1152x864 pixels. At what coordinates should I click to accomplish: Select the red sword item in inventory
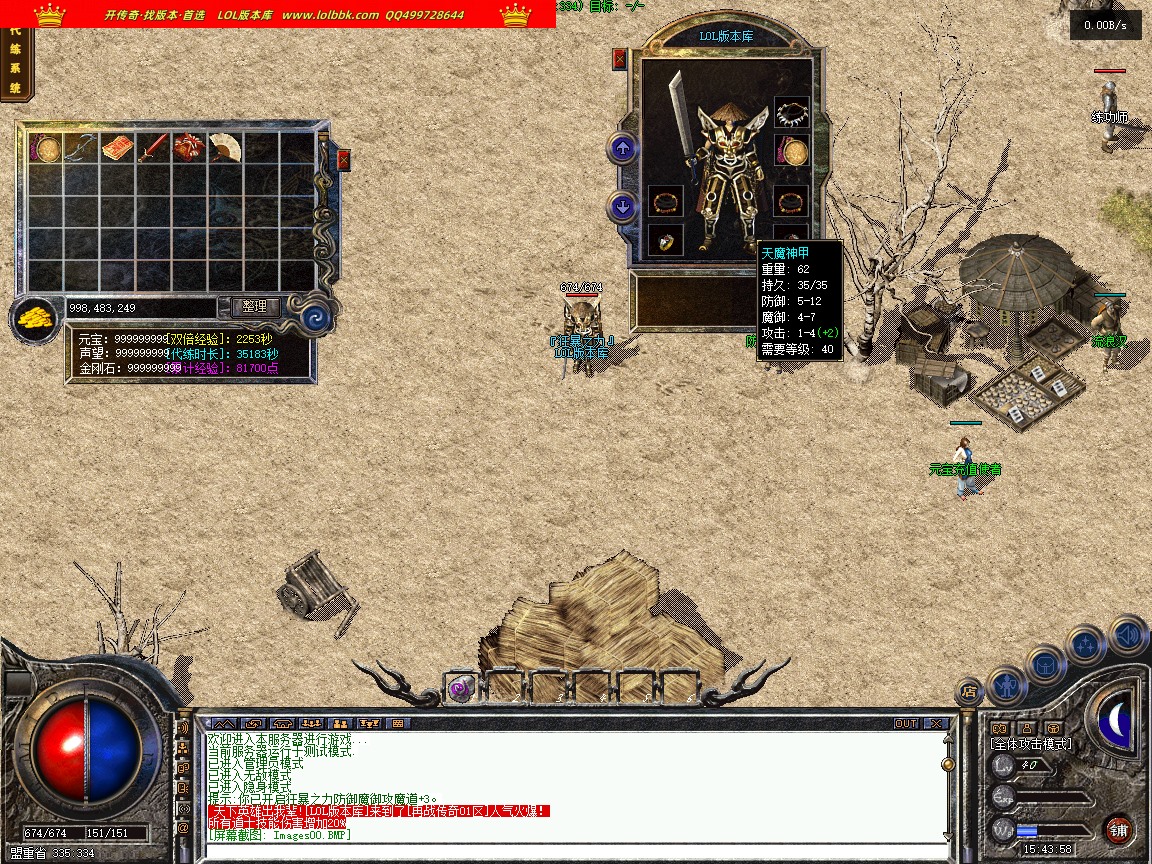point(153,148)
